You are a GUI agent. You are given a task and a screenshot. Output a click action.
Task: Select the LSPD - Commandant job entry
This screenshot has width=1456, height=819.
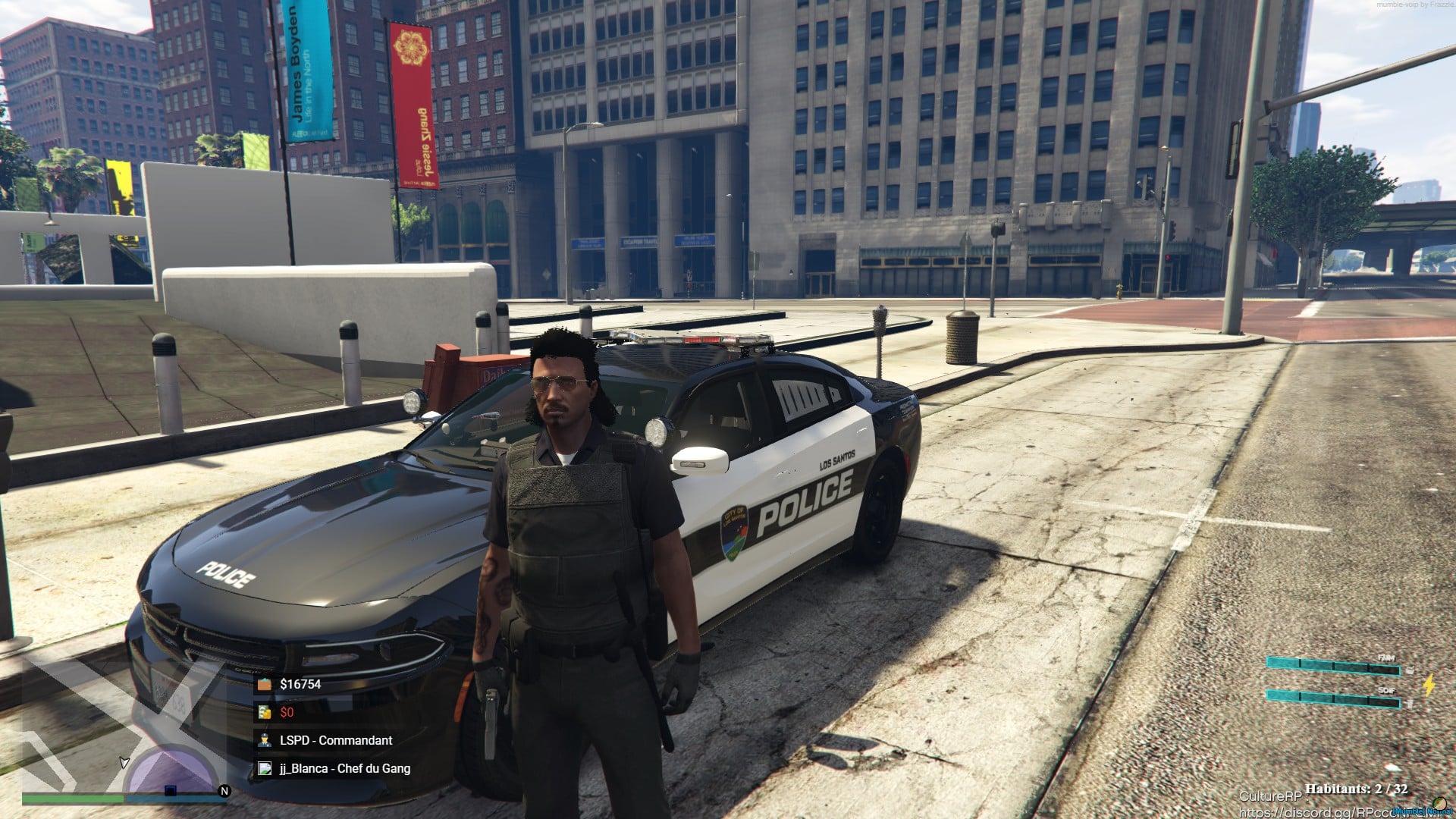(x=335, y=740)
